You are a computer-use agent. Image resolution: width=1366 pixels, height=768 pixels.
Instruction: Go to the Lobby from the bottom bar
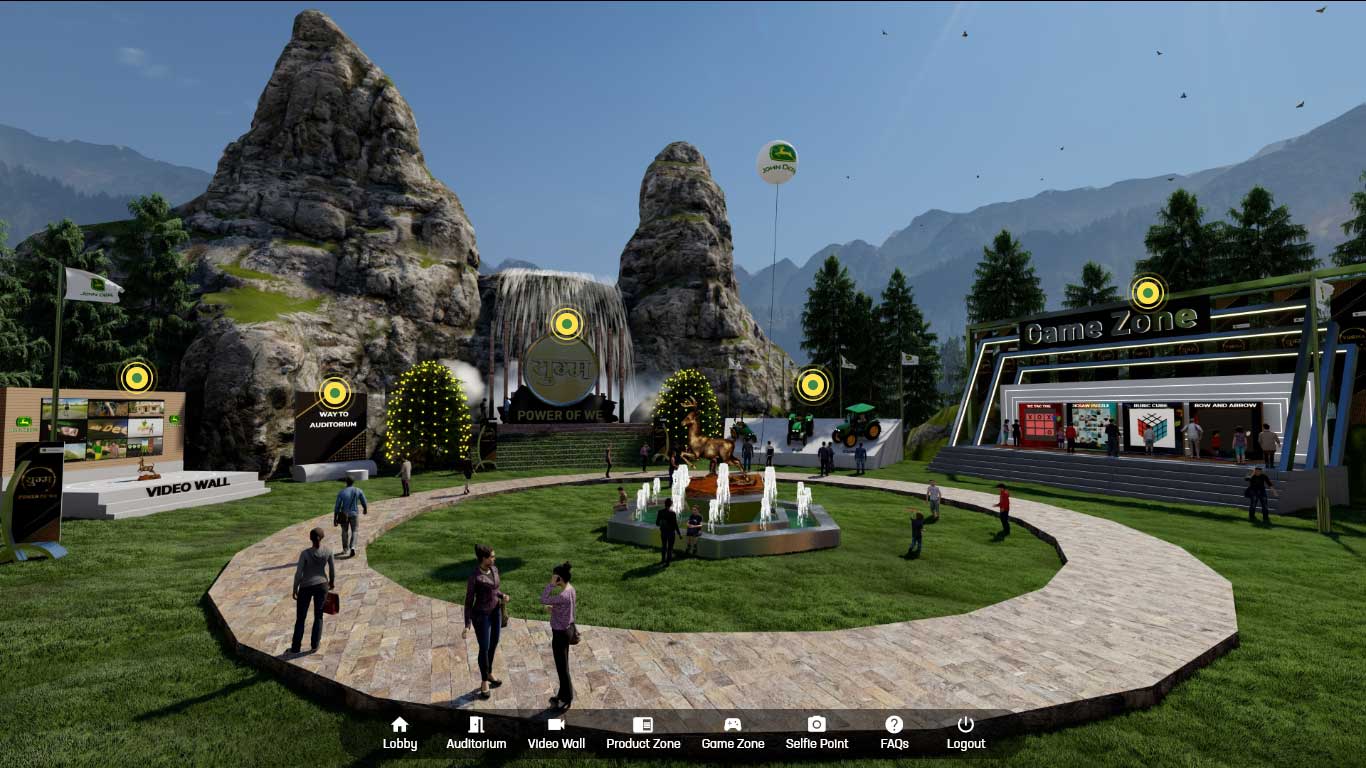click(x=400, y=733)
